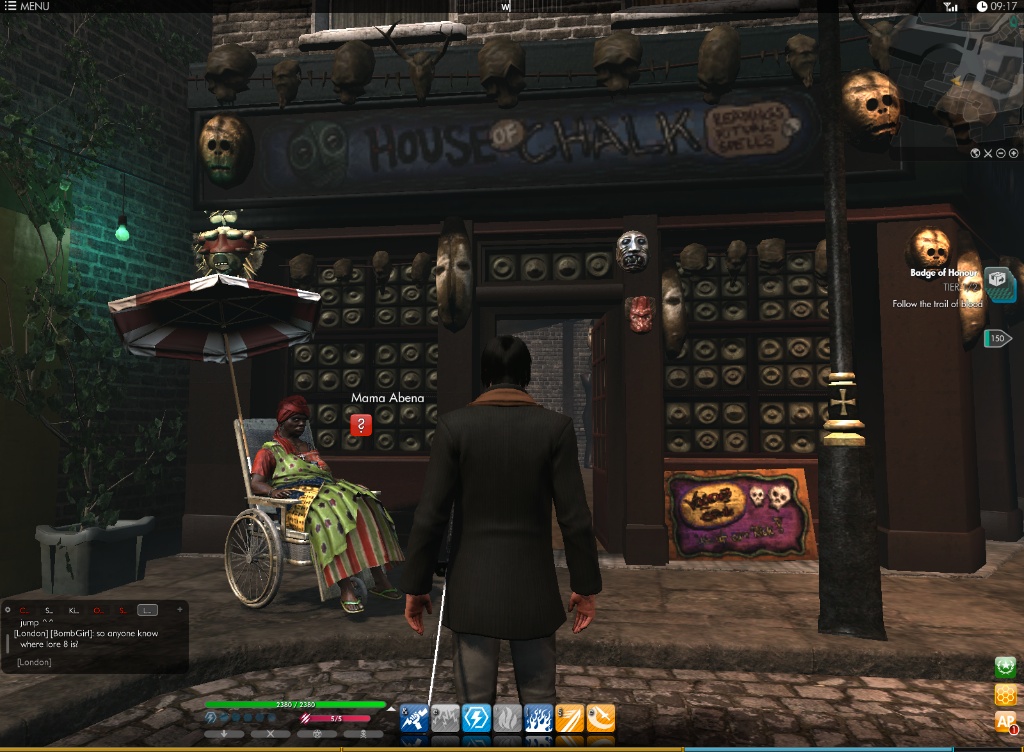
Task: Switch to the KL chat tab
Action: 73,610
